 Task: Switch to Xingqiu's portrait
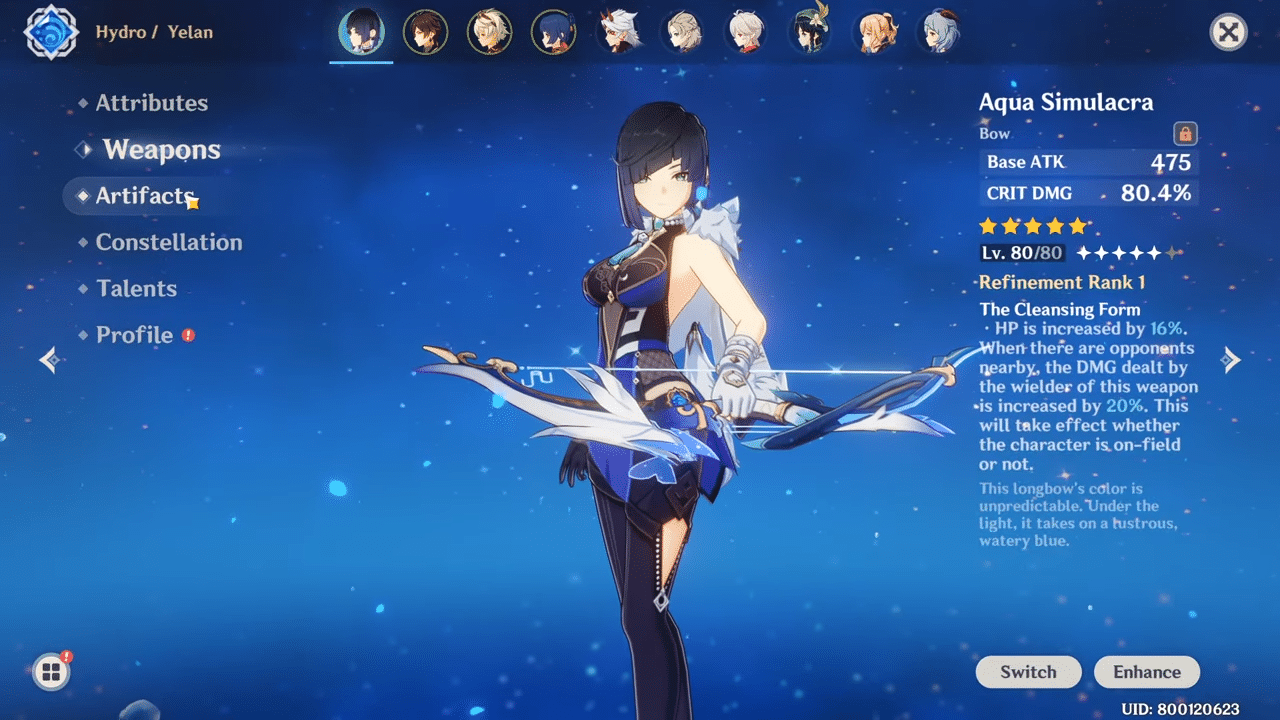pos(553,32)
